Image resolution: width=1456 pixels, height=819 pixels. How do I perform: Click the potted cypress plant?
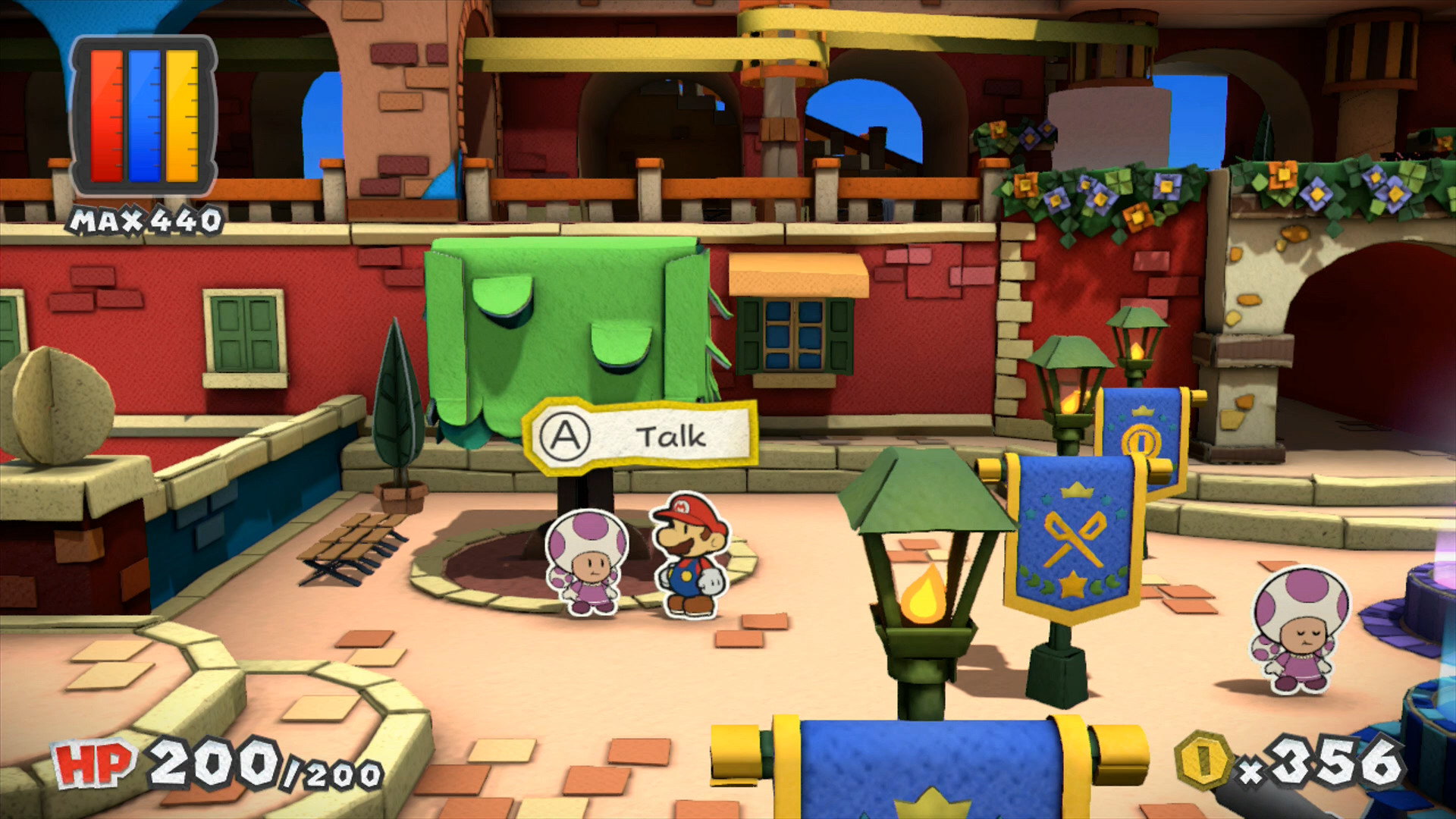(397, 402)
